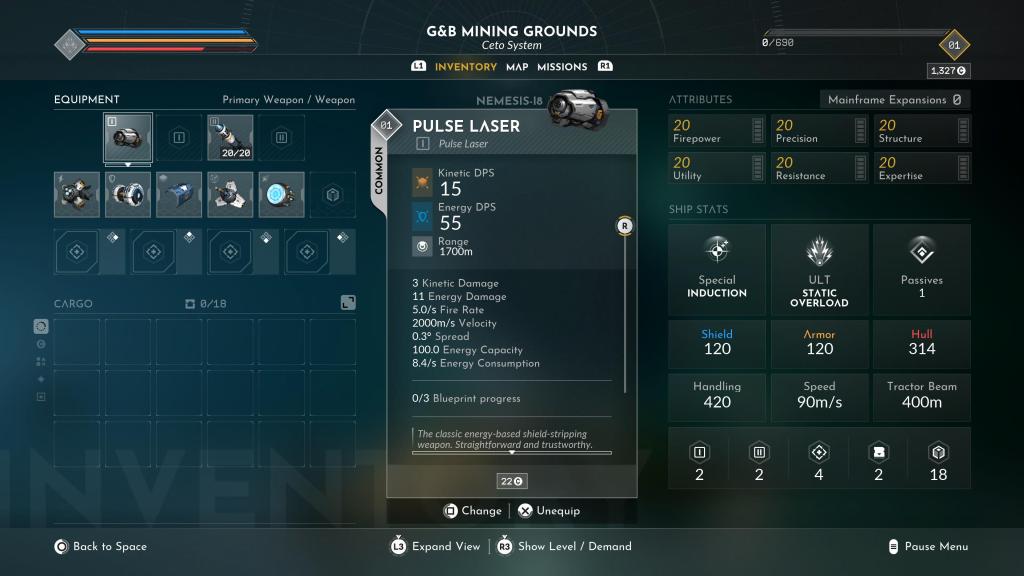Select the Precision attribute tile

click(819, 131)
